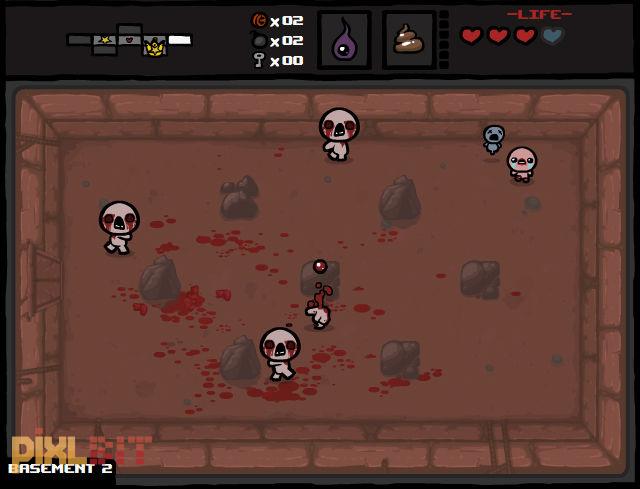Click the Pixlbit watermark logo
The height and width of the screenshot is (489, 640).
click(81, 449)
